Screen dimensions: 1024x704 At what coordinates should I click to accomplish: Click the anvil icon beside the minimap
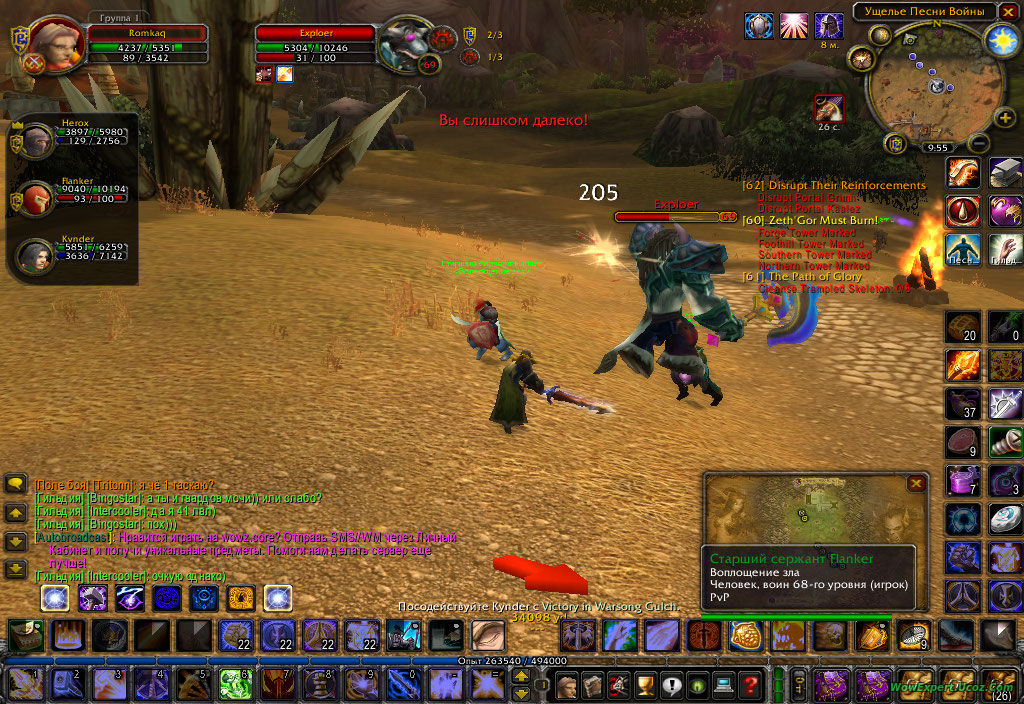pos(1004,172)
